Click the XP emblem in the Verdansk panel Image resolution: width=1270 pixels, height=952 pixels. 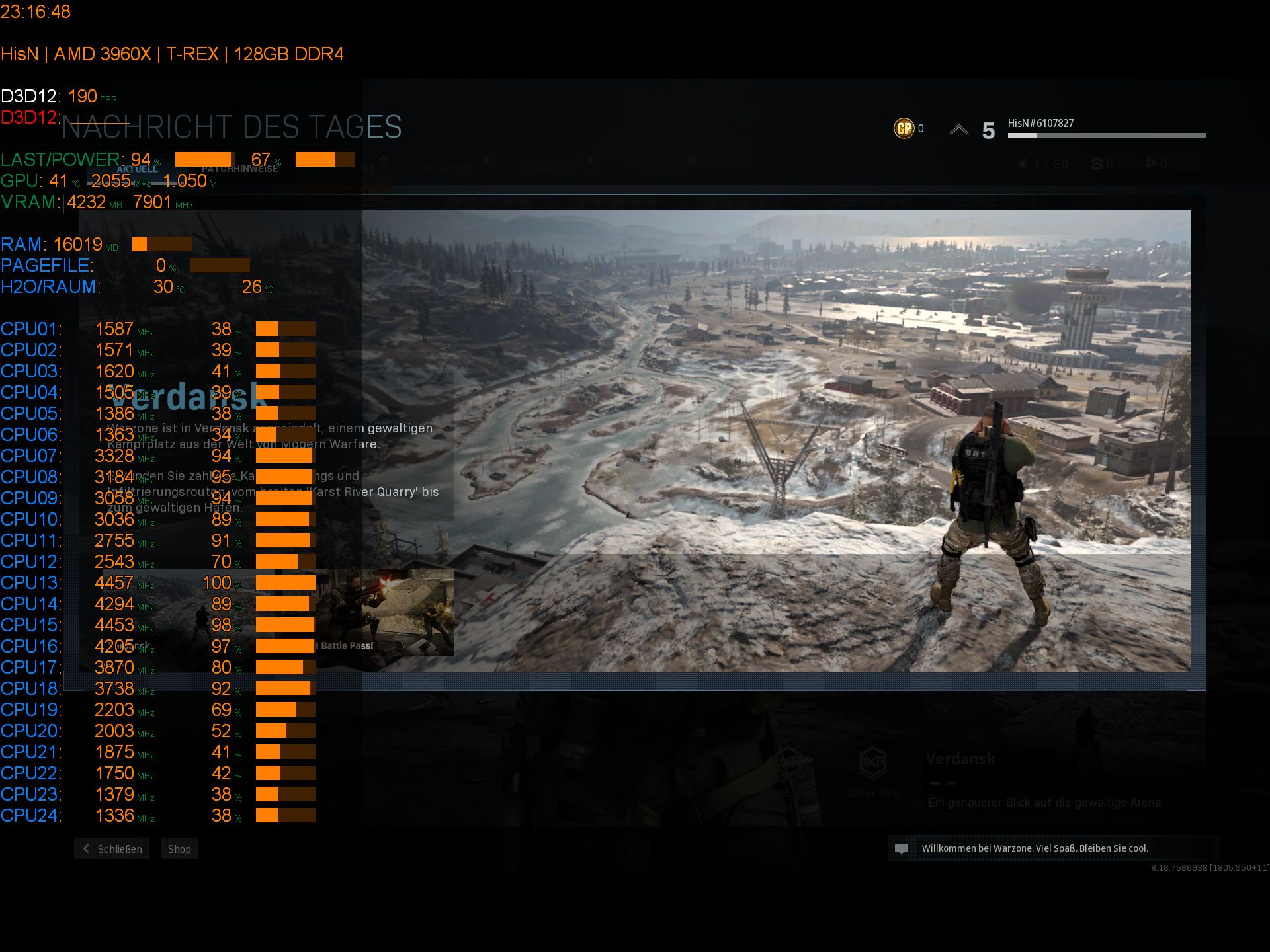874,762
